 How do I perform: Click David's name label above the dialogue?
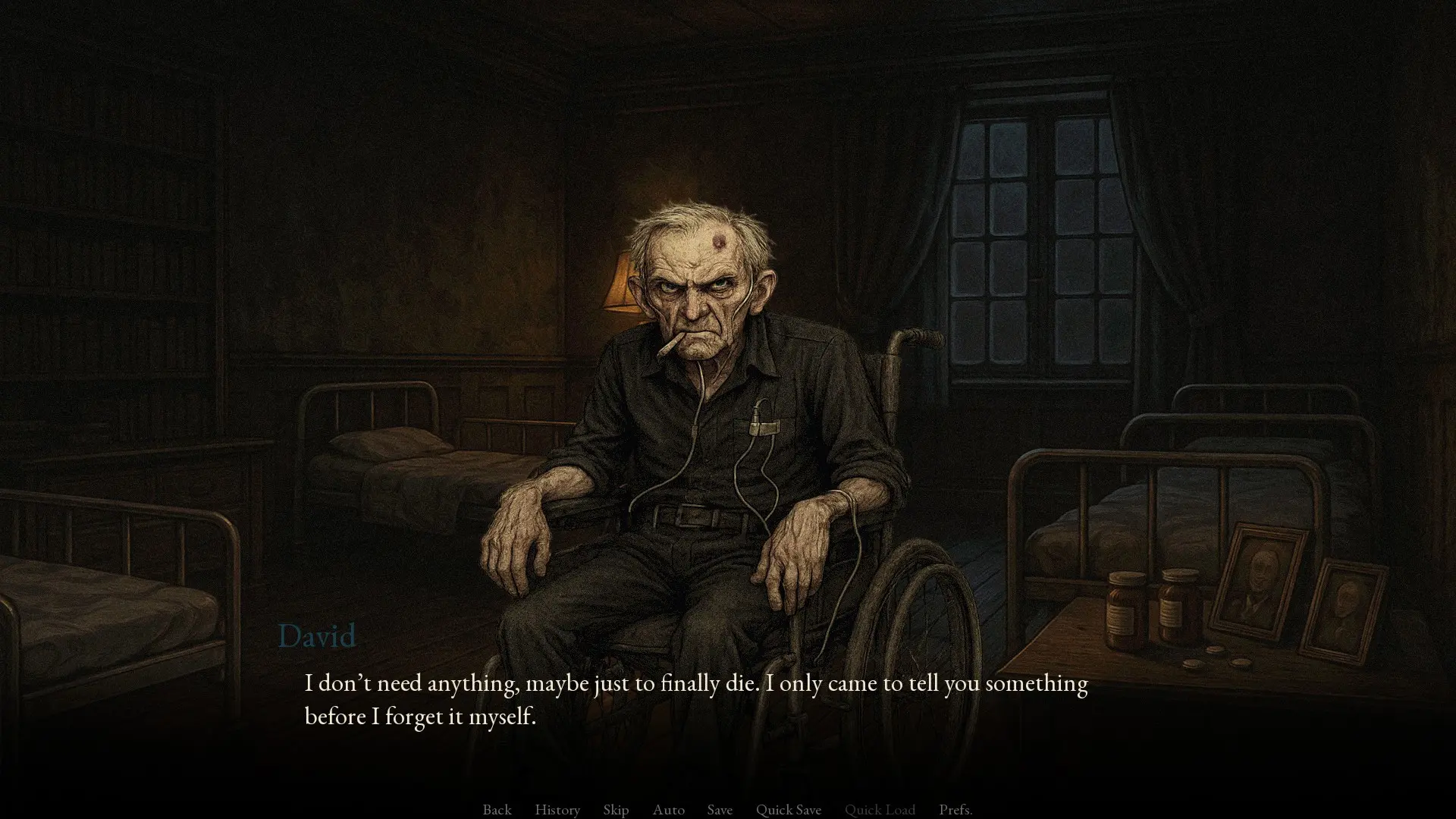pos(317,635)
